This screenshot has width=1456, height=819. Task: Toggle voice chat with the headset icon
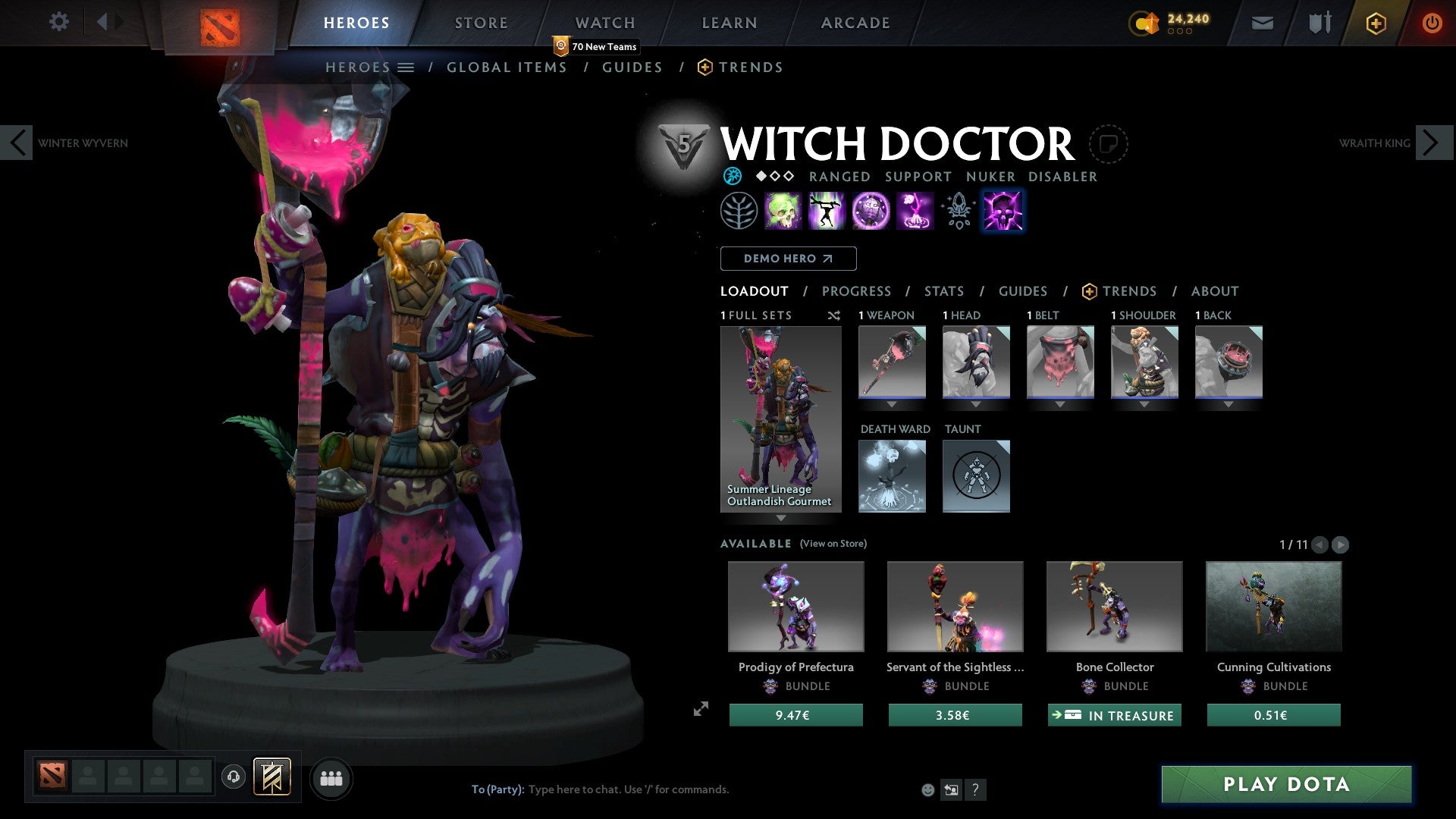tap(233, 777)
